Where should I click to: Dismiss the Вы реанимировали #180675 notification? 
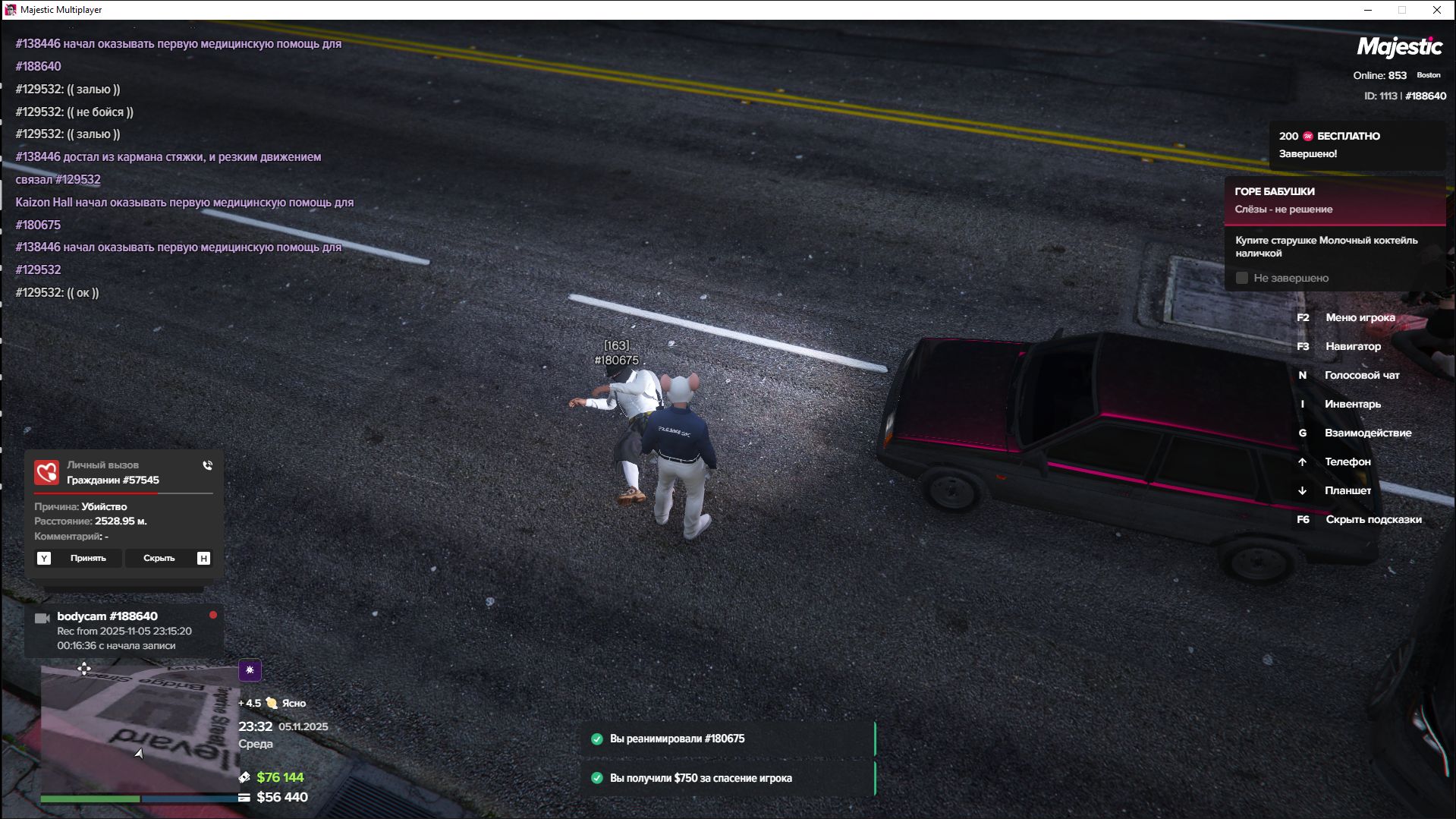click(727, 739)
